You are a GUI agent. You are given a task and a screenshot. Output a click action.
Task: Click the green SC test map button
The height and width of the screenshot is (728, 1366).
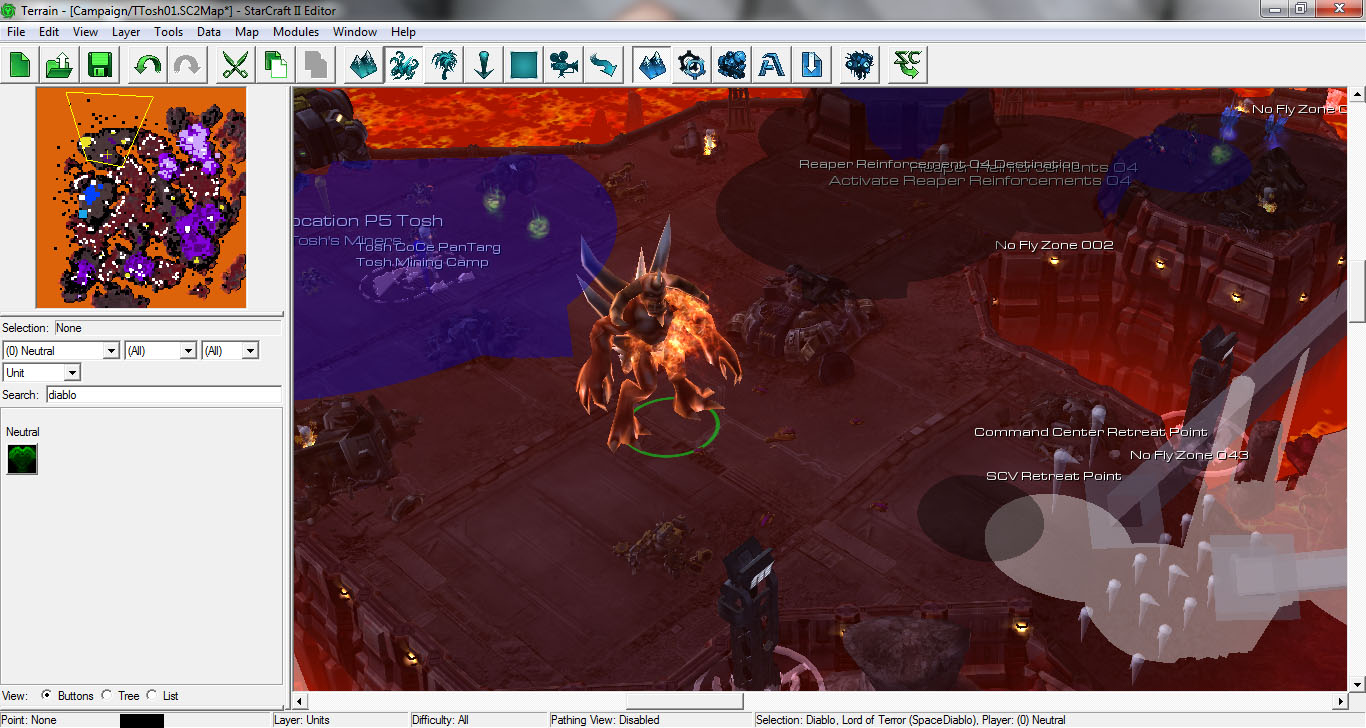pos(909,66)
